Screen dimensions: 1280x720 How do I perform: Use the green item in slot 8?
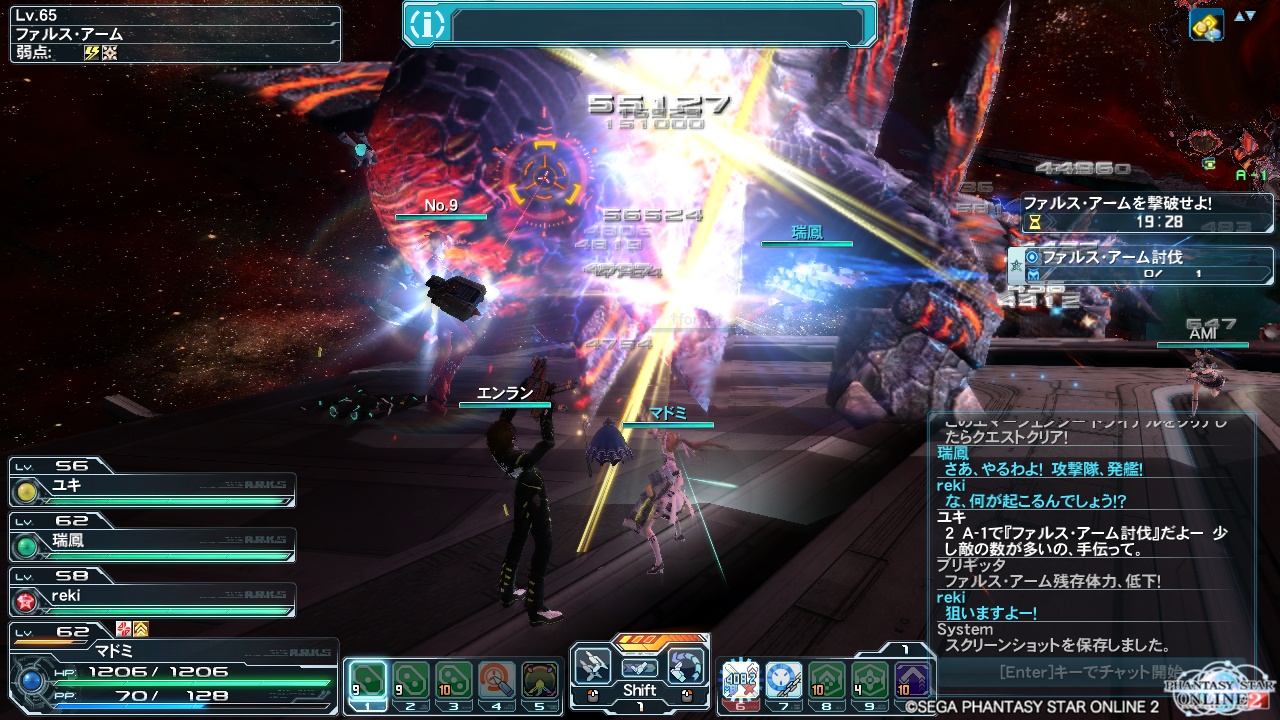(827, 680)
